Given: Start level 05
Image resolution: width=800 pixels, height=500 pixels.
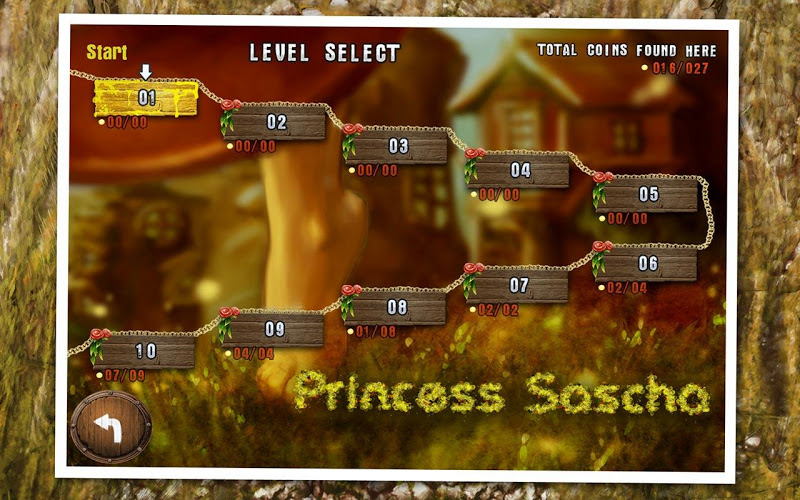Looking at the screenshot, I should pyautogui.click(x=649, y=195).
